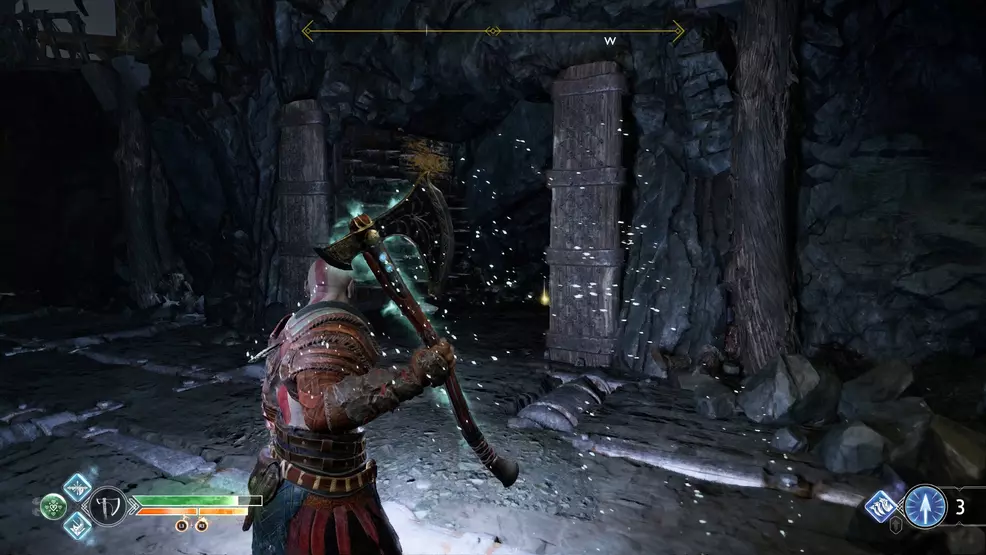Click the compass bar's center diamond marker
Viewport: 986px width, 555px height.
click(x=492, y=31)
